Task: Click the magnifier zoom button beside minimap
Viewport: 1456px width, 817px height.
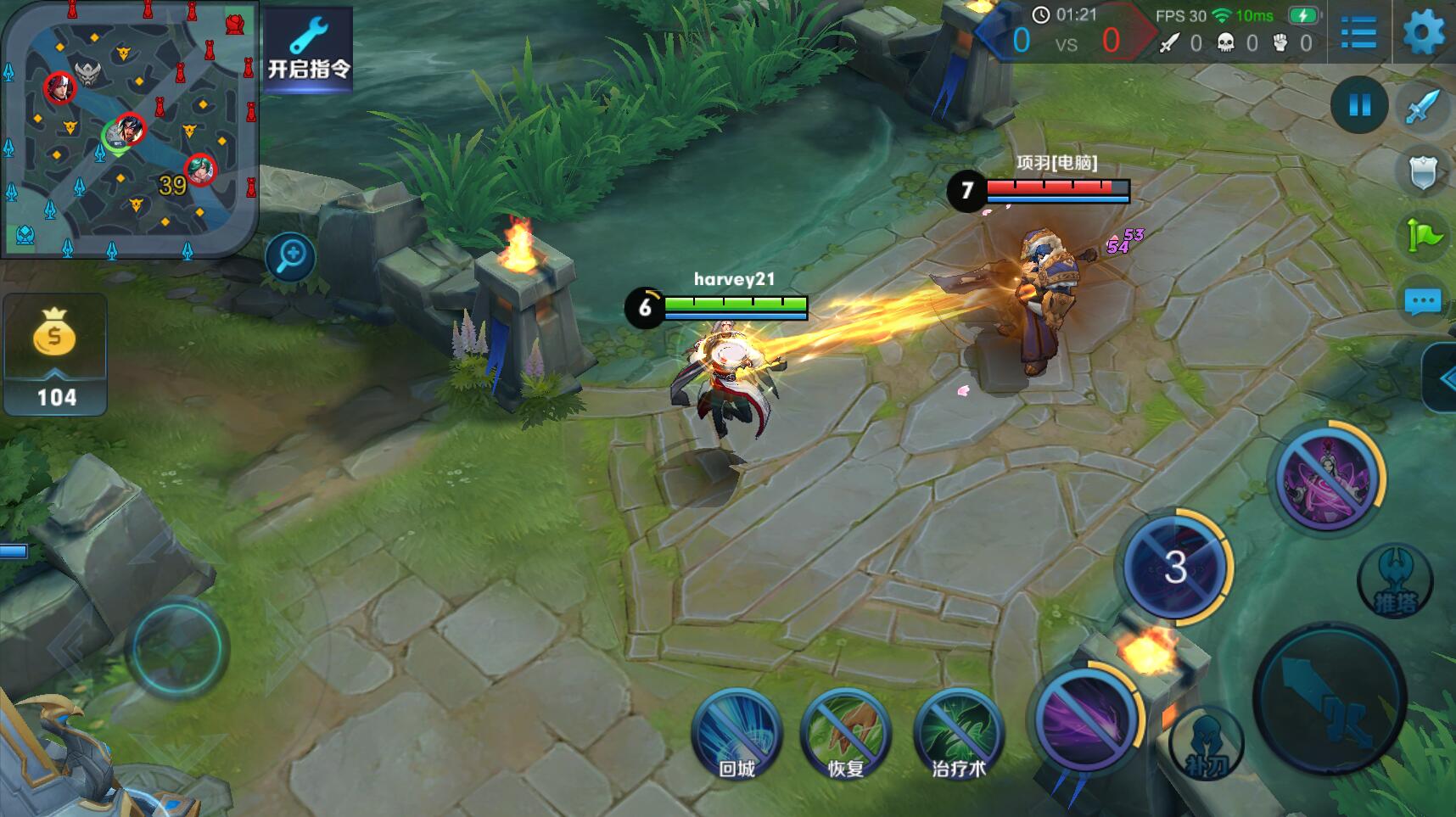Action: 290,256
